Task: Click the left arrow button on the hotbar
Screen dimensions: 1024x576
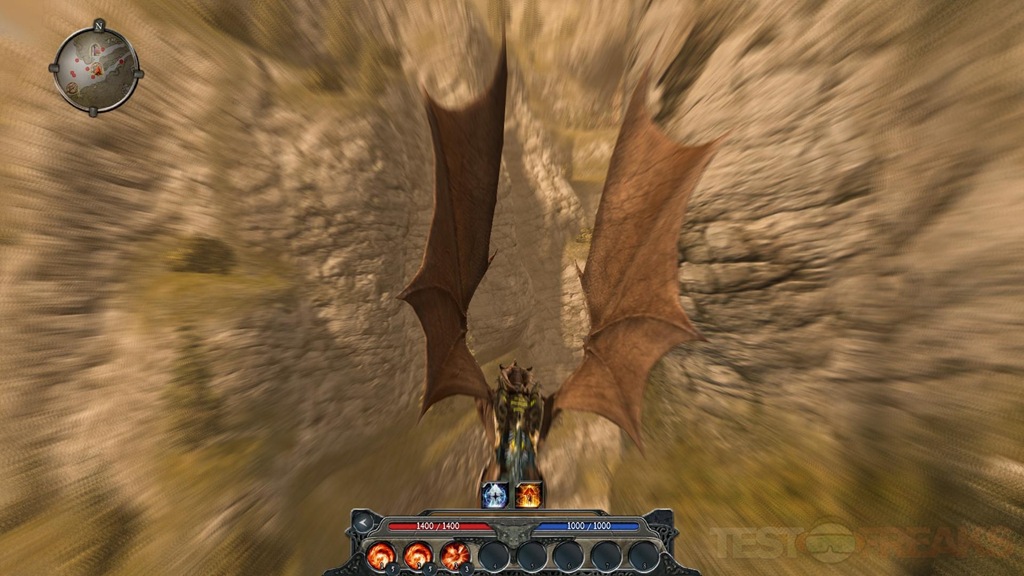Action: [x=363, y=523]
